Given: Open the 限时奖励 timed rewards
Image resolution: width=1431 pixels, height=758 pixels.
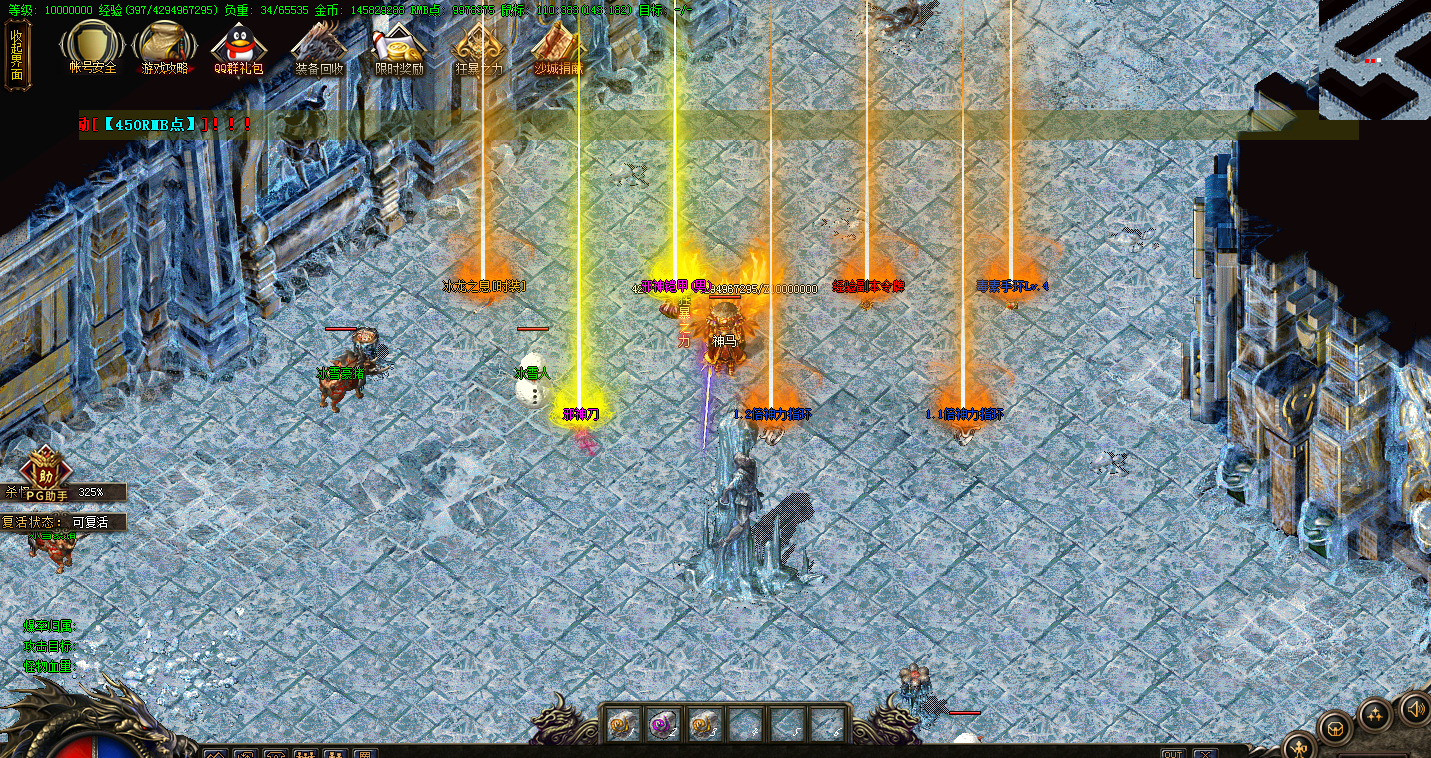Looking at the screenshot, I should [x=399, y=46].
